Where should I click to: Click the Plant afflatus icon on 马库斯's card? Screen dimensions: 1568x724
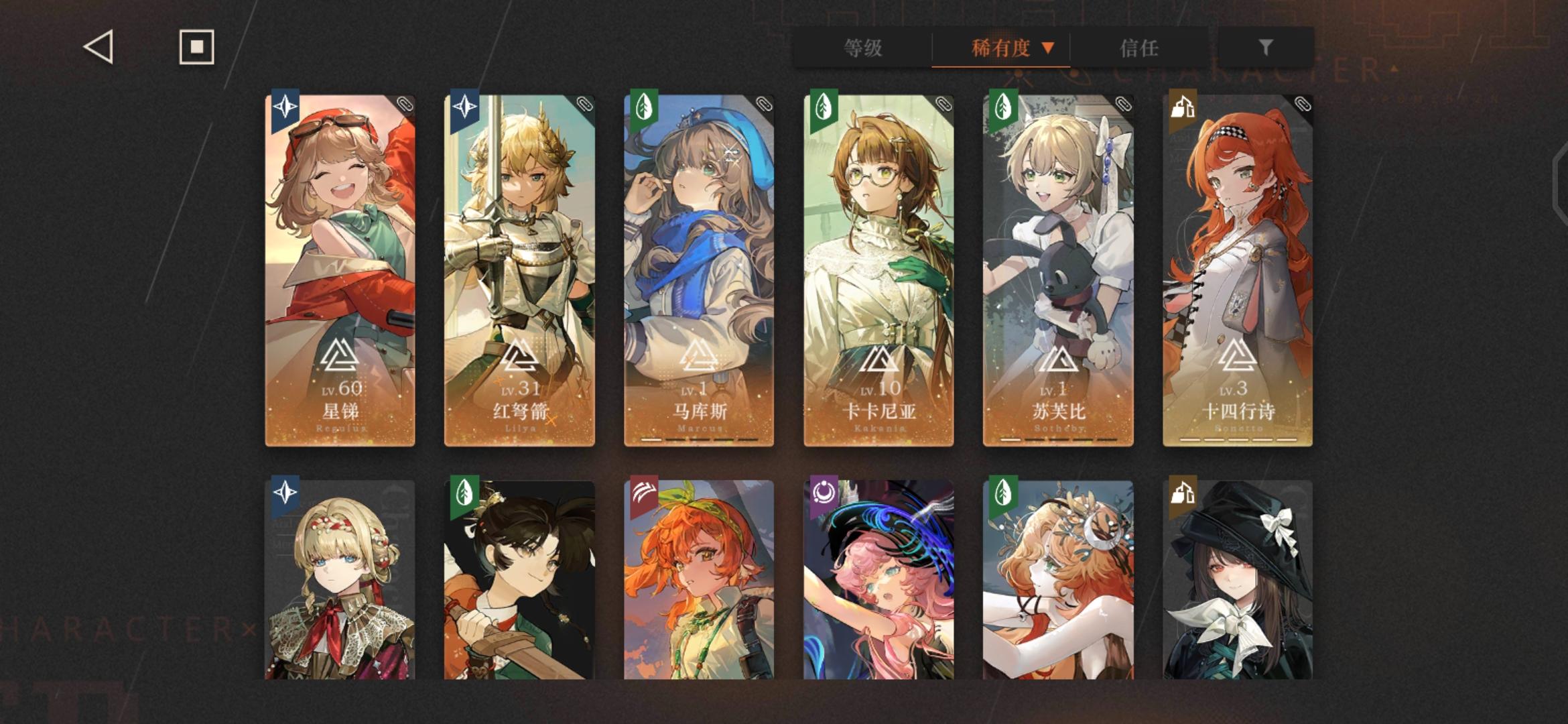(x=645, y=107)
